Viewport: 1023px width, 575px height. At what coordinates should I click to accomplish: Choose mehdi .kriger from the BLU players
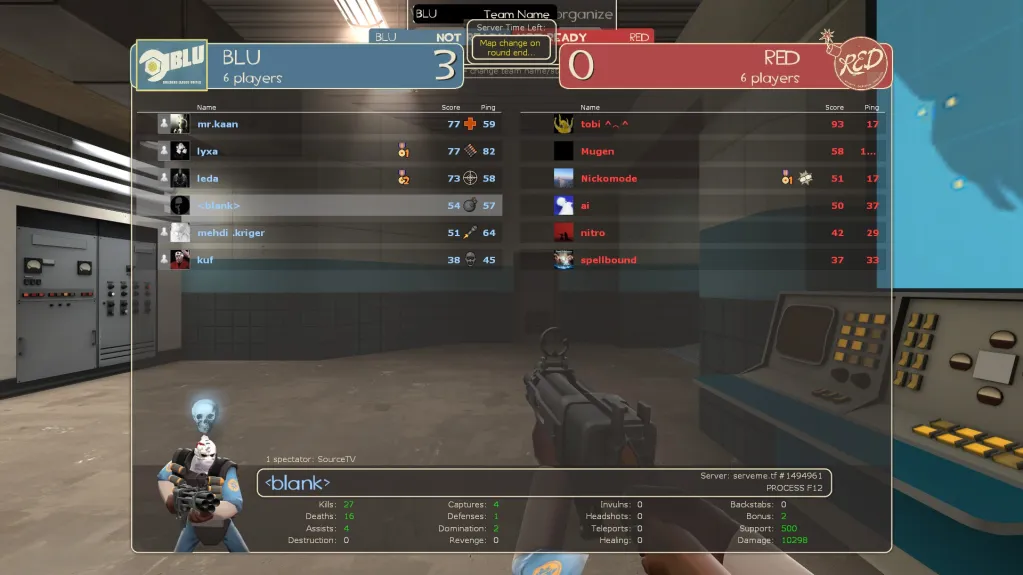(320, 233)
